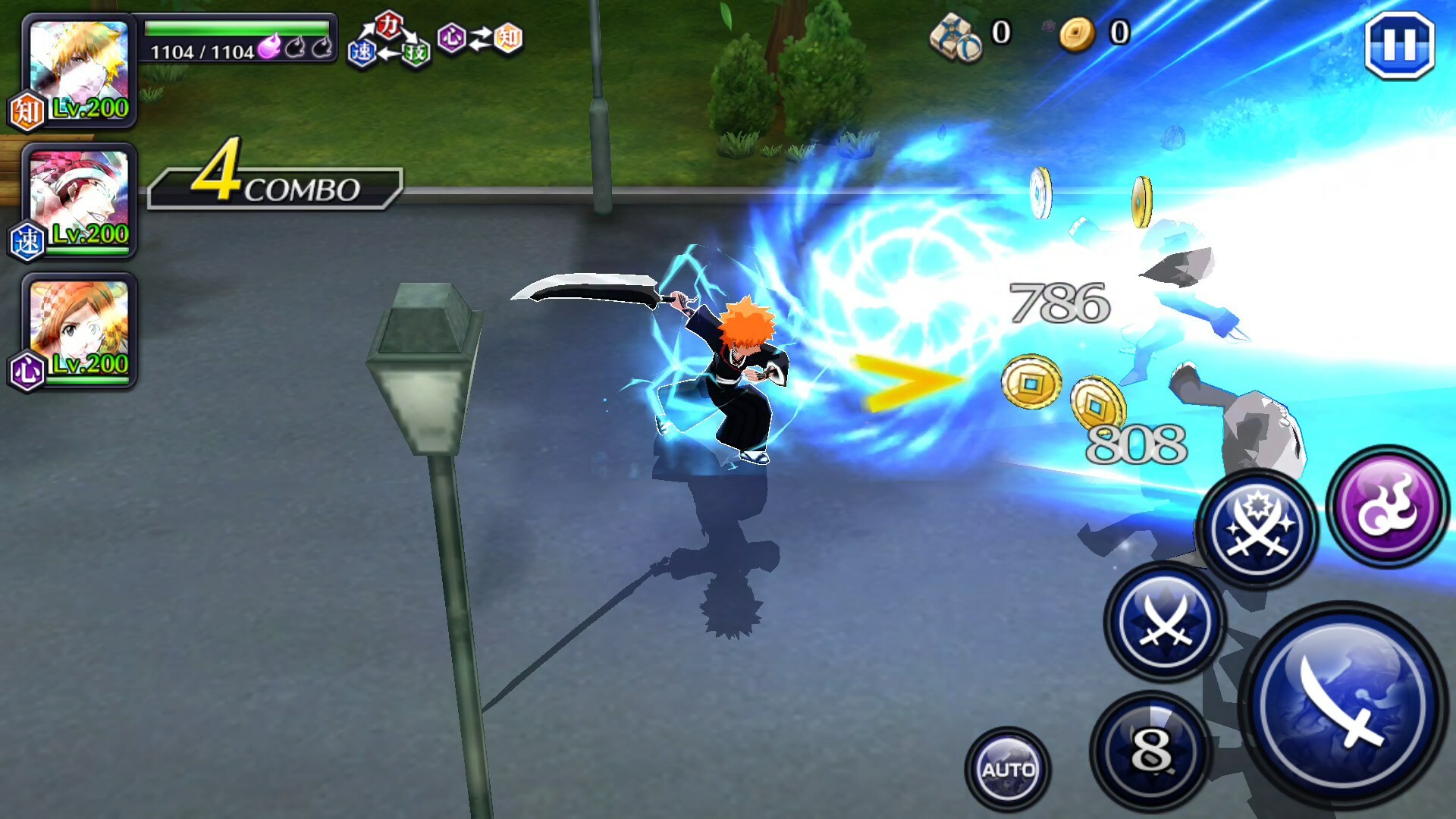Image resolution: width=1456 pixels, height=819 pixels.
Task: Switch to the red-haired Lv.200 character portrait
Action: coord(79,199)
